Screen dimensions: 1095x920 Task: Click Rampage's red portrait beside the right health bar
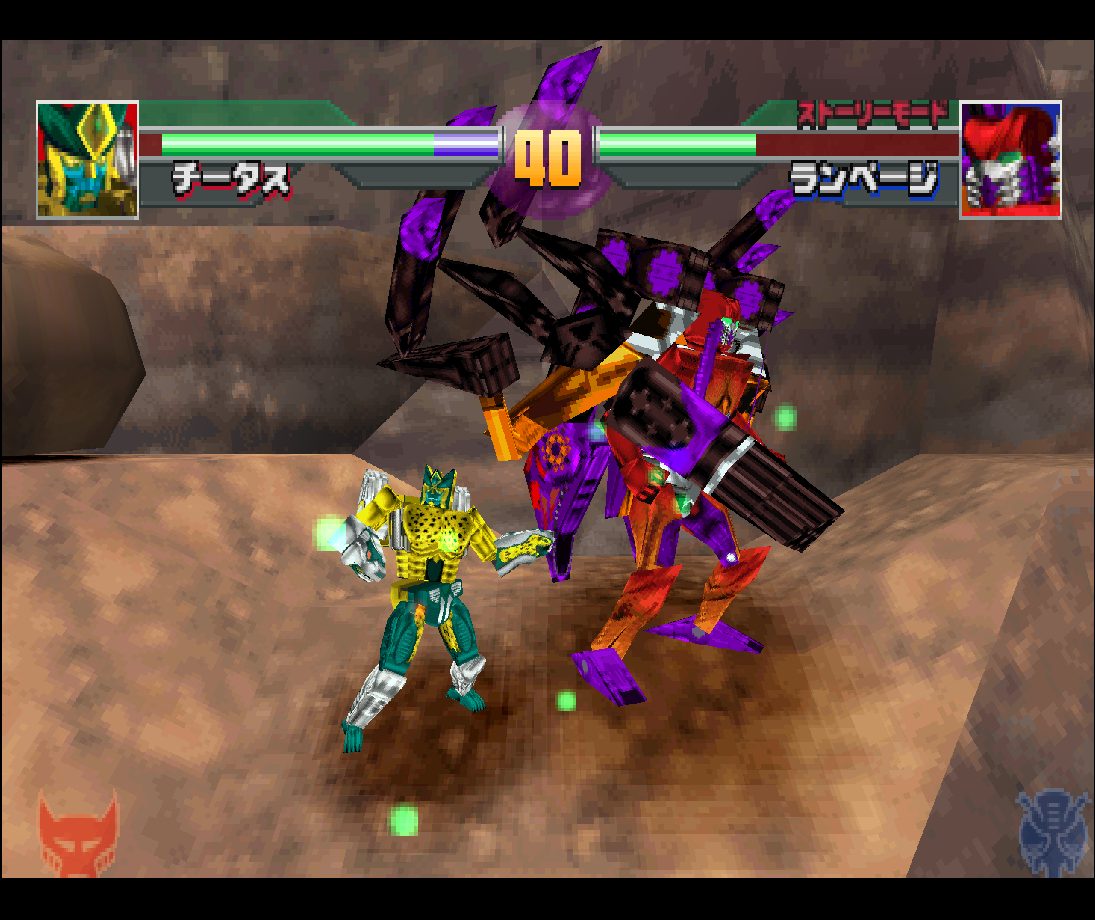click(1010, 160)
